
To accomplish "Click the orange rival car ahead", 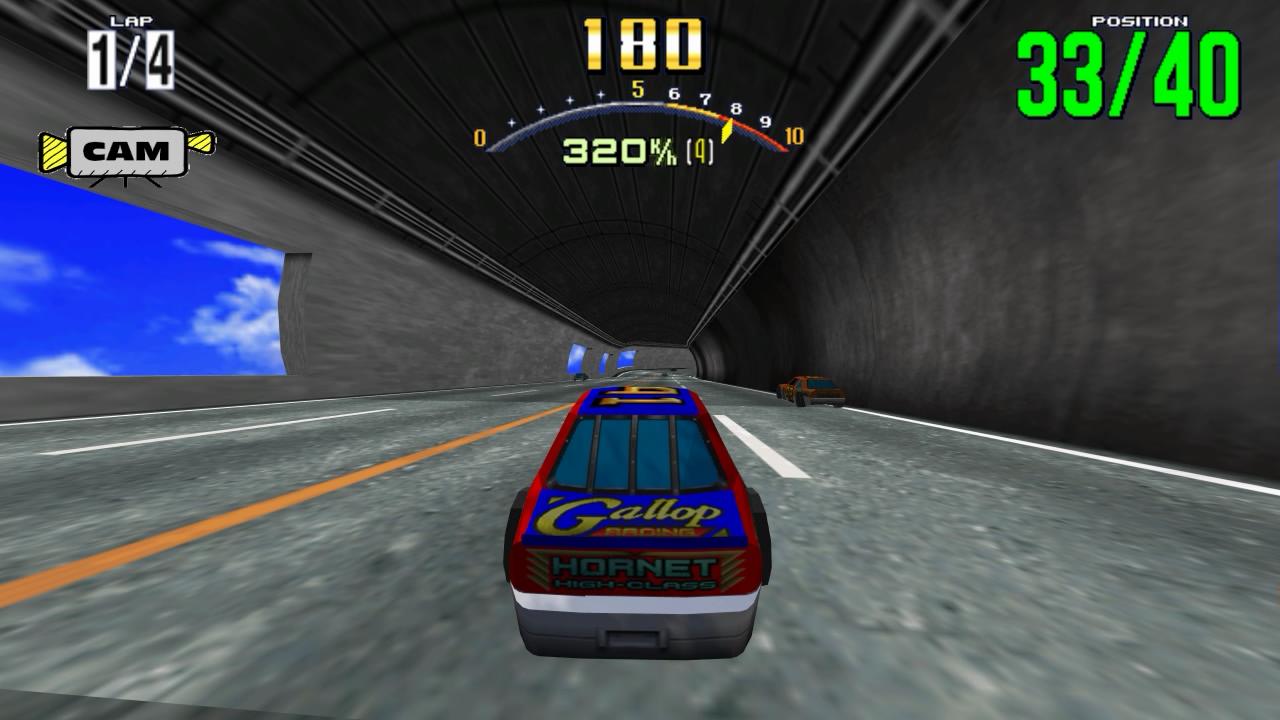I will coord(810,390).
